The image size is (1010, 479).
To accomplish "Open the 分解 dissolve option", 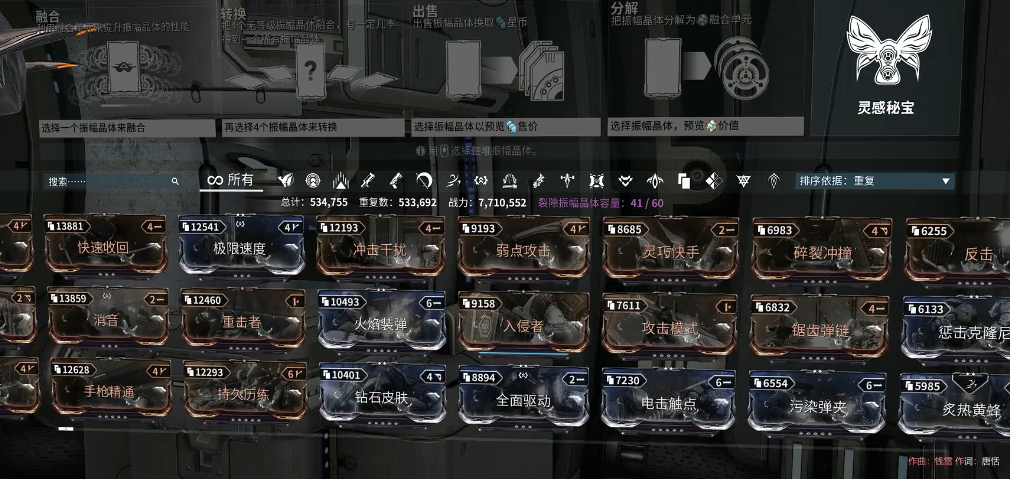I will coord(702,68).
